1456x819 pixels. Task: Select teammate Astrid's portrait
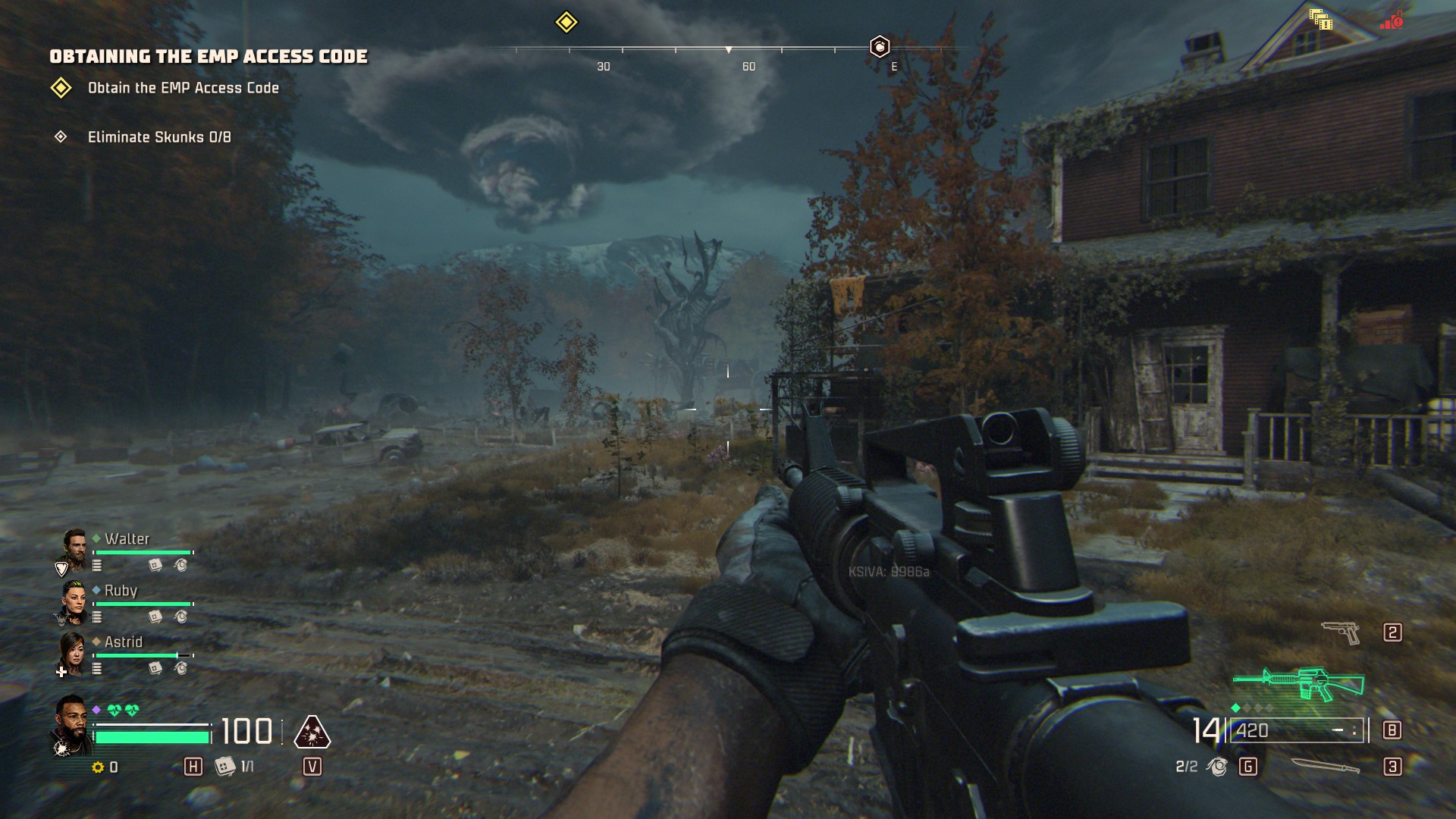[73, 652]
